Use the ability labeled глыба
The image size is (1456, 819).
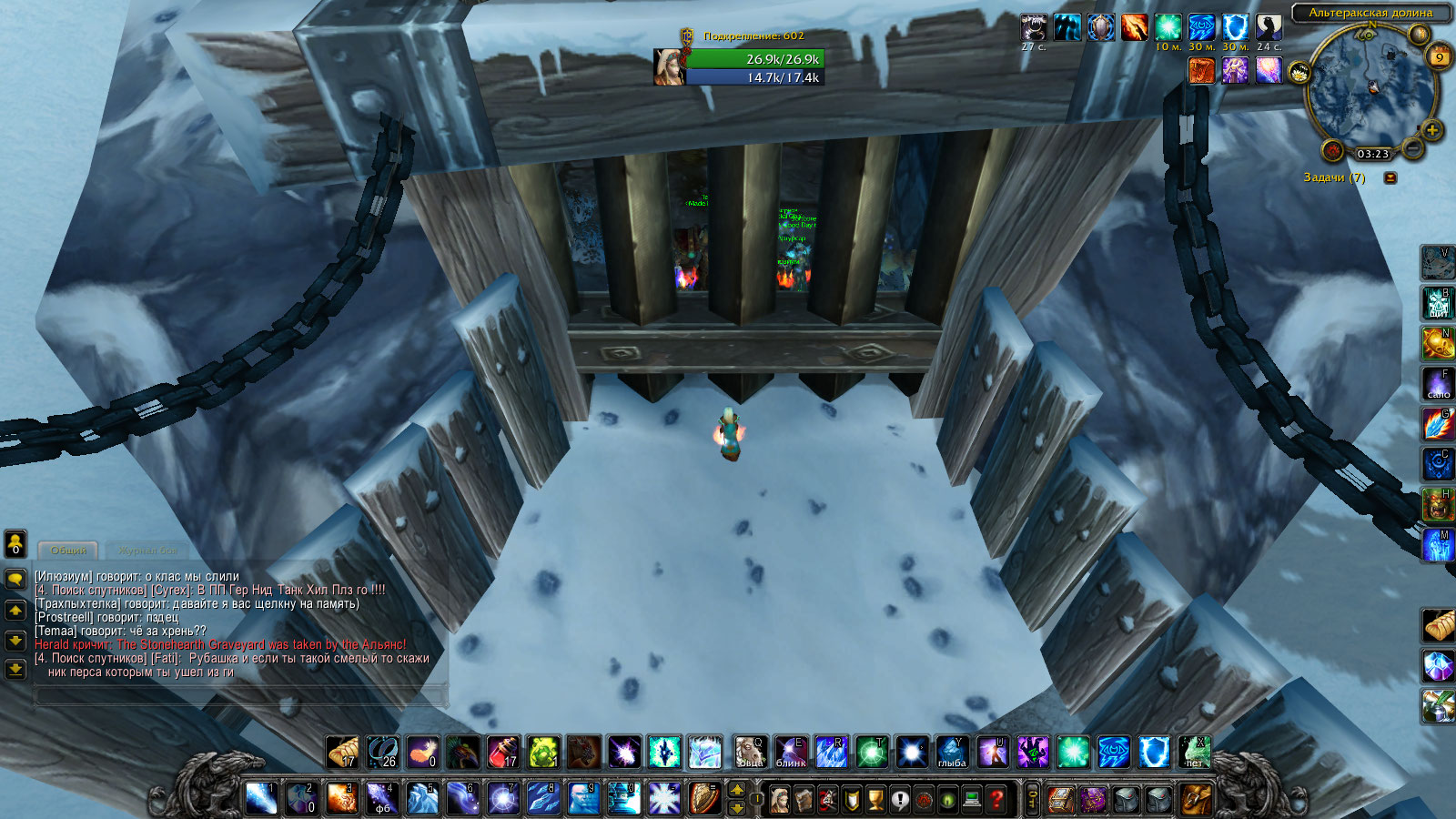(952, 753)
